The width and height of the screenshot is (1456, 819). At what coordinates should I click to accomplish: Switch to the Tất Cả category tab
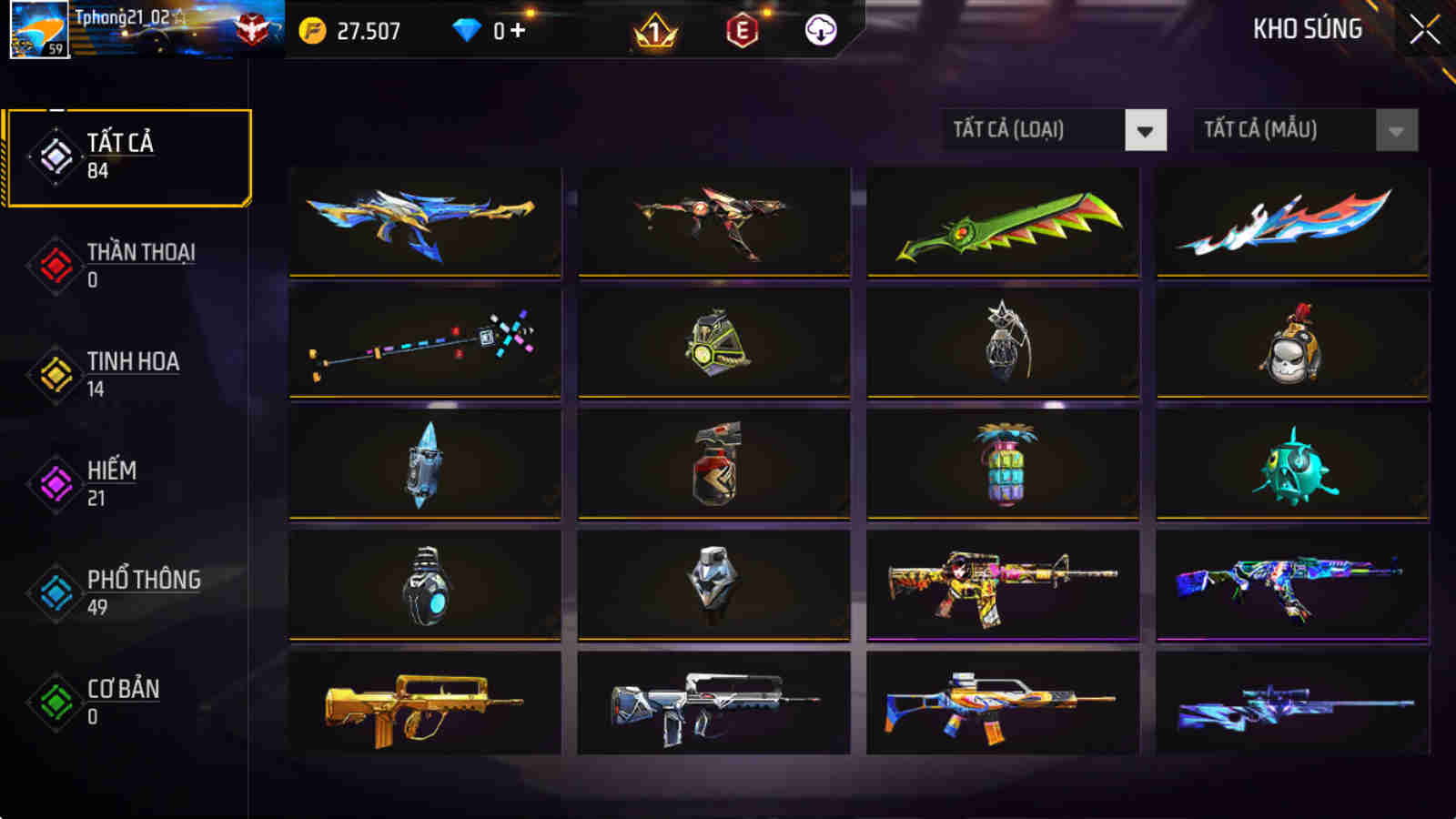56,155
